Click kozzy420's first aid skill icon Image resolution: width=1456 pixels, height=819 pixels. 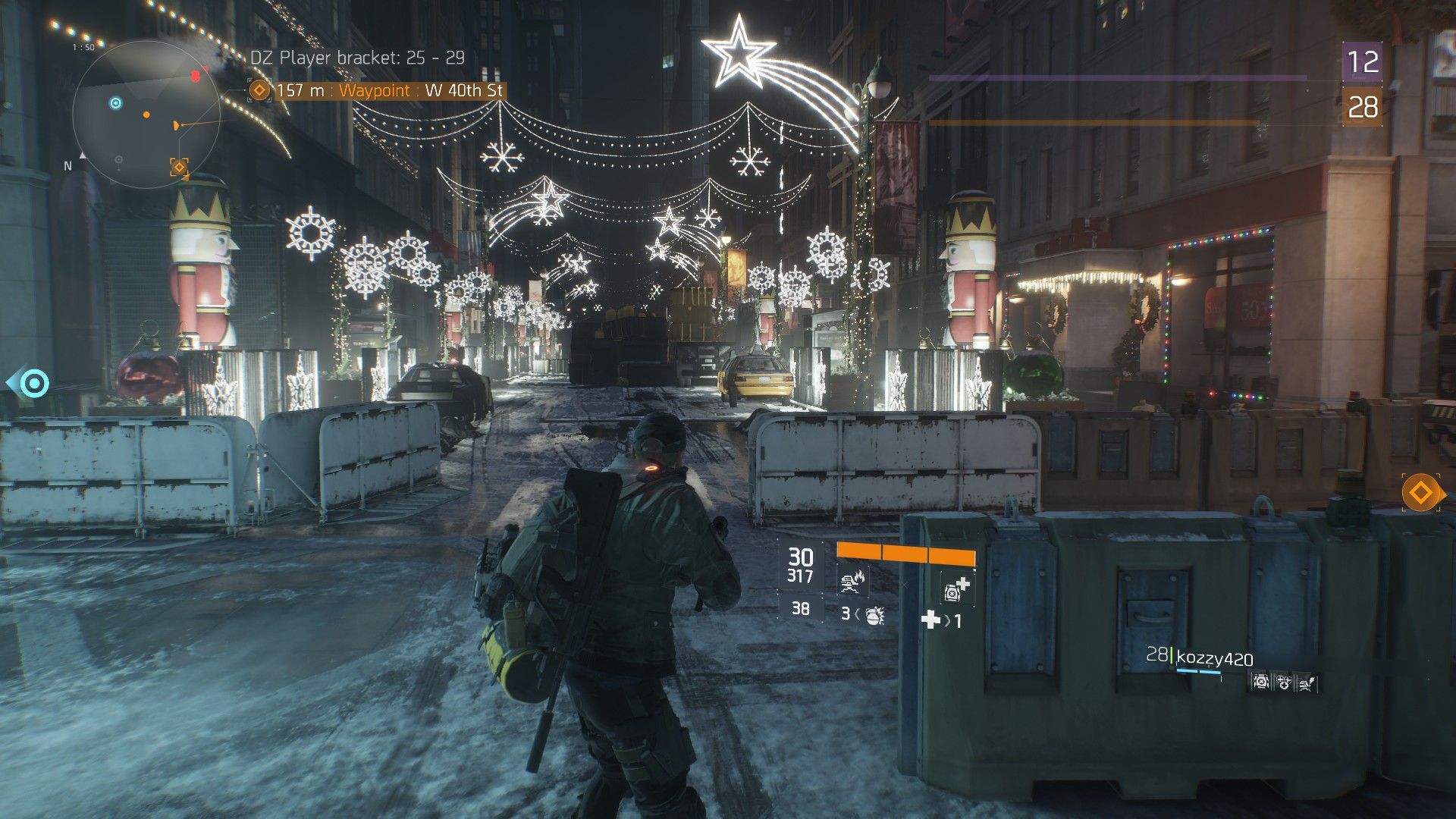[1260, 682]
